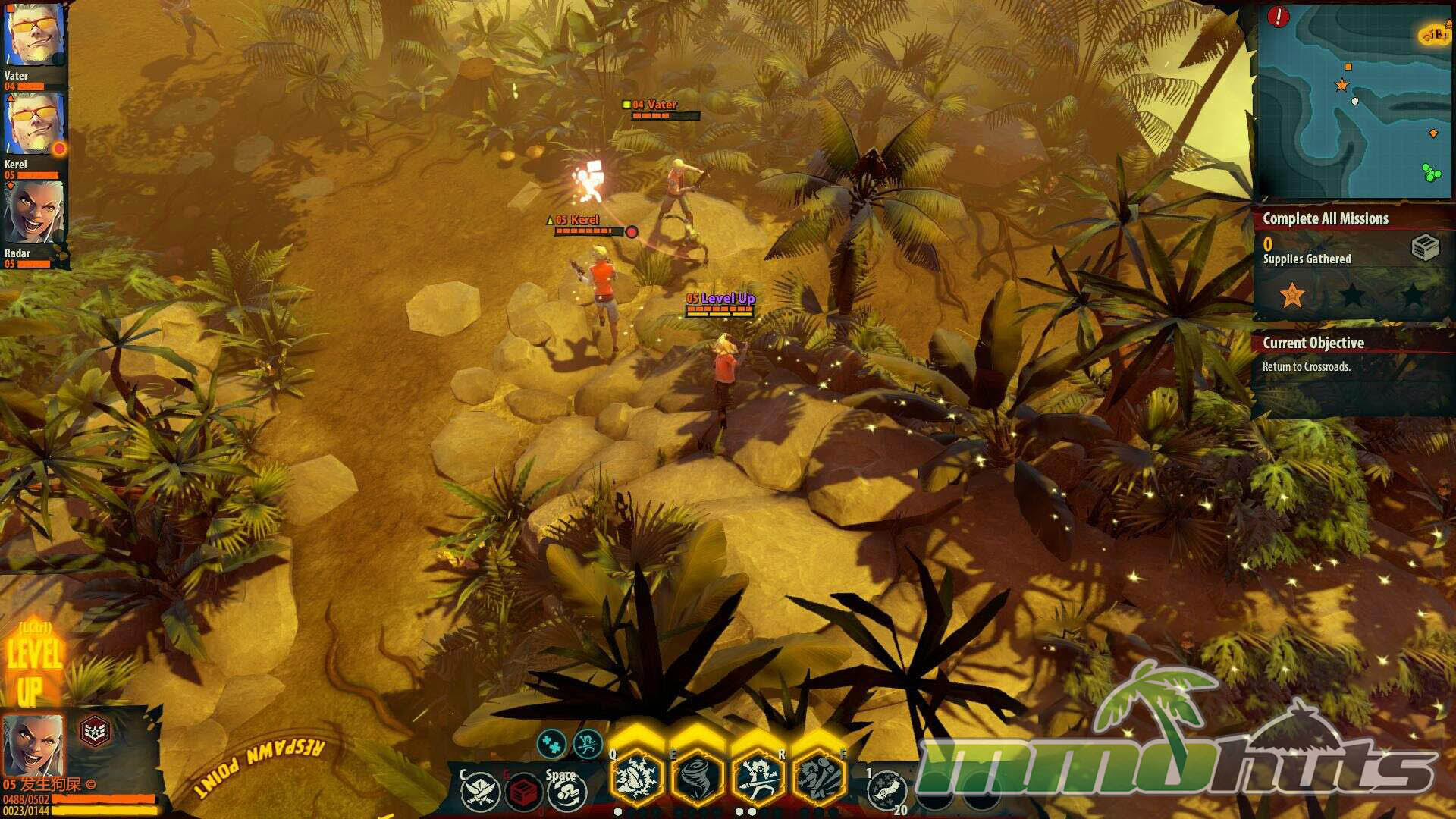Viewport: 1456px width, 819px height.
Task: Open the red military rank badge
Action: coord(95,732)
